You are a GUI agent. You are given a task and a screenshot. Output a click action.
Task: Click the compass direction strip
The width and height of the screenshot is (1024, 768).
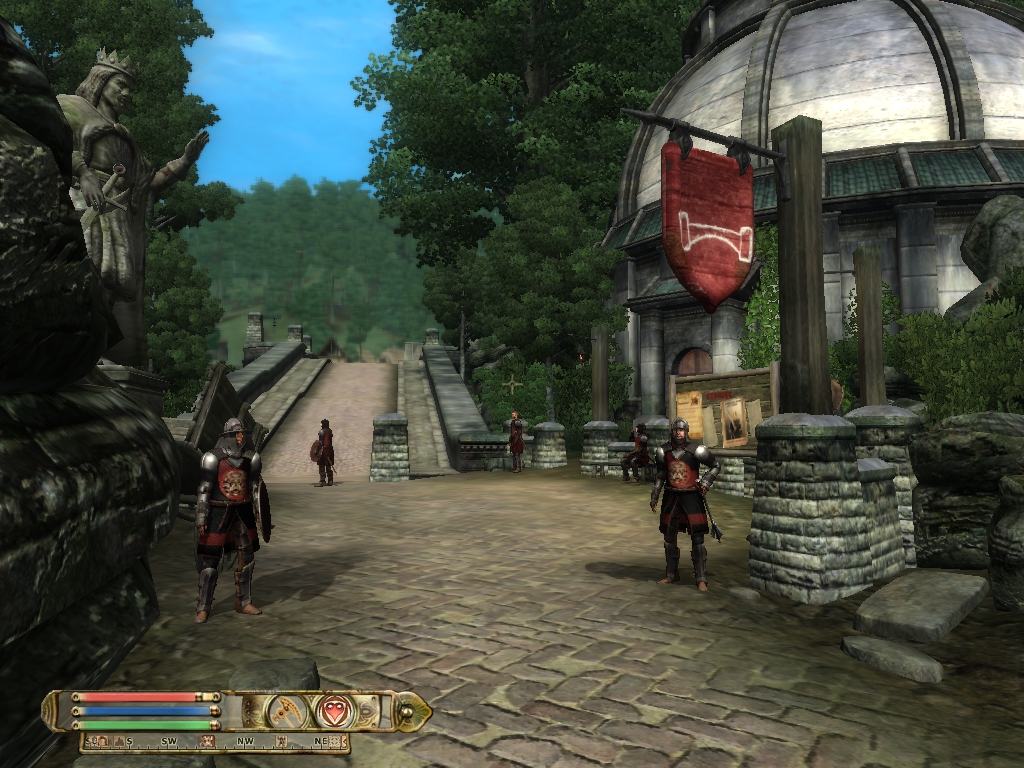click(215, 741)
